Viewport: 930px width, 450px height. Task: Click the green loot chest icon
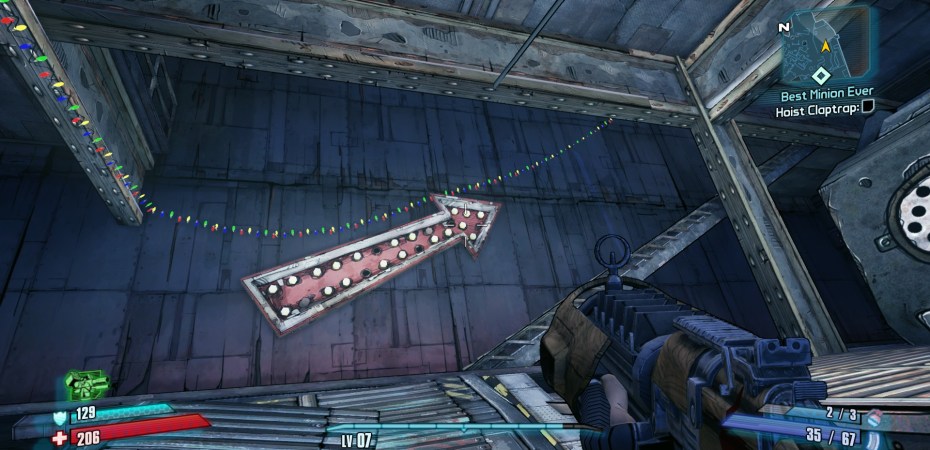[87, 383]
